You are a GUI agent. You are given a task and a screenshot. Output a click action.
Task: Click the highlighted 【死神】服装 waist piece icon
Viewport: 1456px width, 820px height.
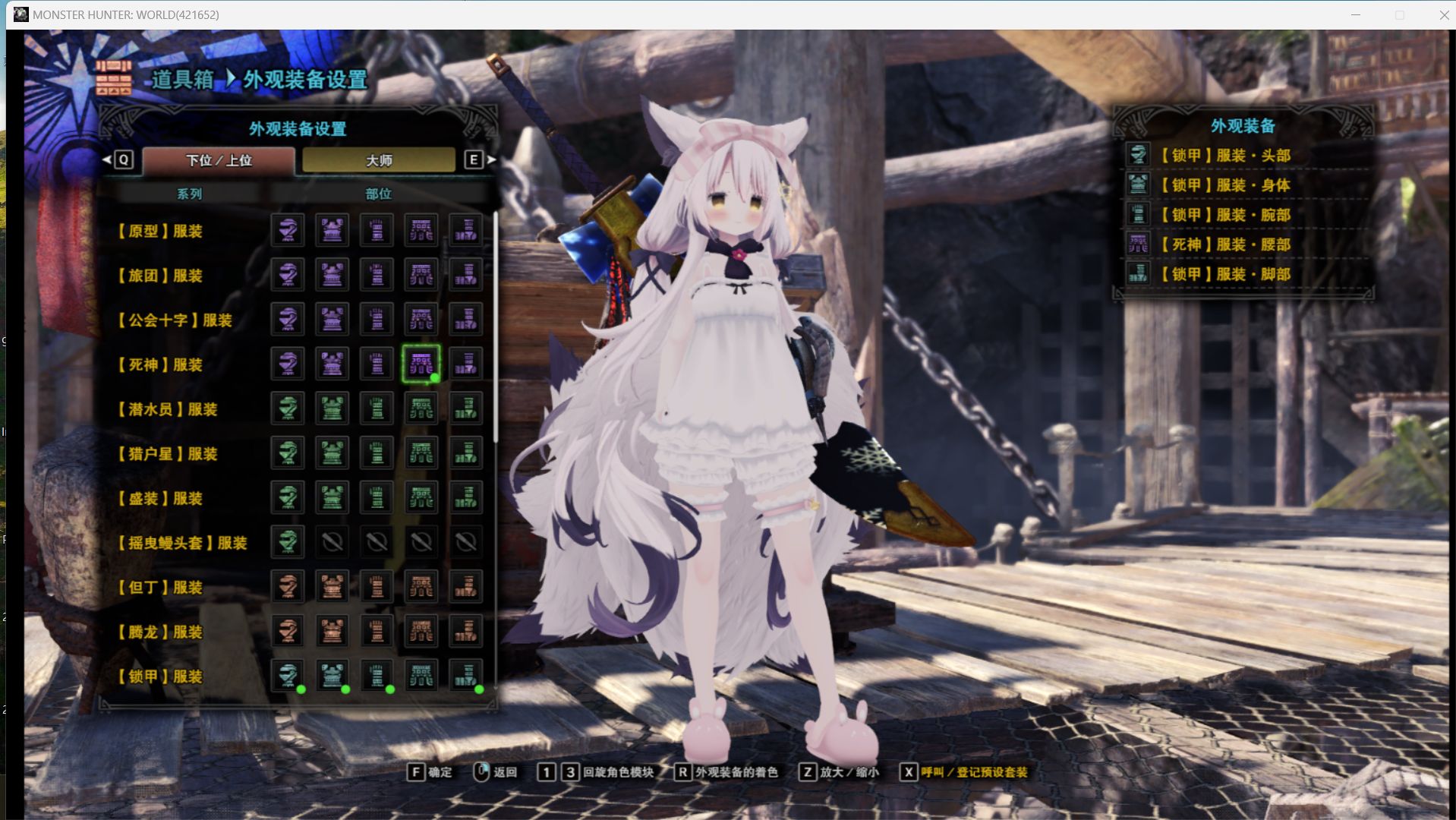point(422,364)
